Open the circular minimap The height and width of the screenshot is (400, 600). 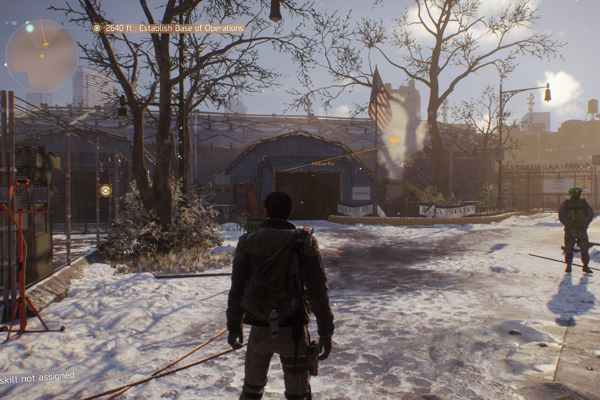[x=41, y=56]
